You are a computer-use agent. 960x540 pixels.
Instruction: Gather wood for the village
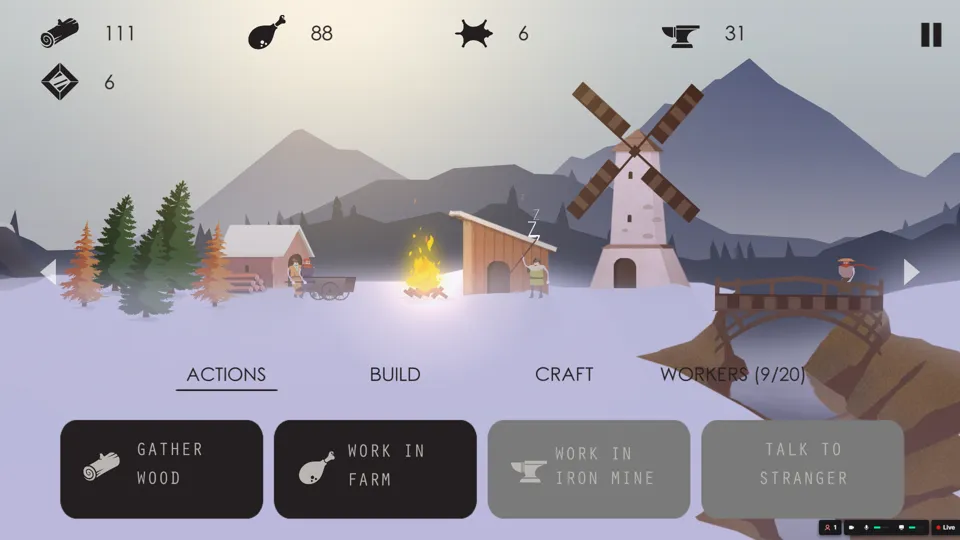pyautogui.click(x=161, y=469)
